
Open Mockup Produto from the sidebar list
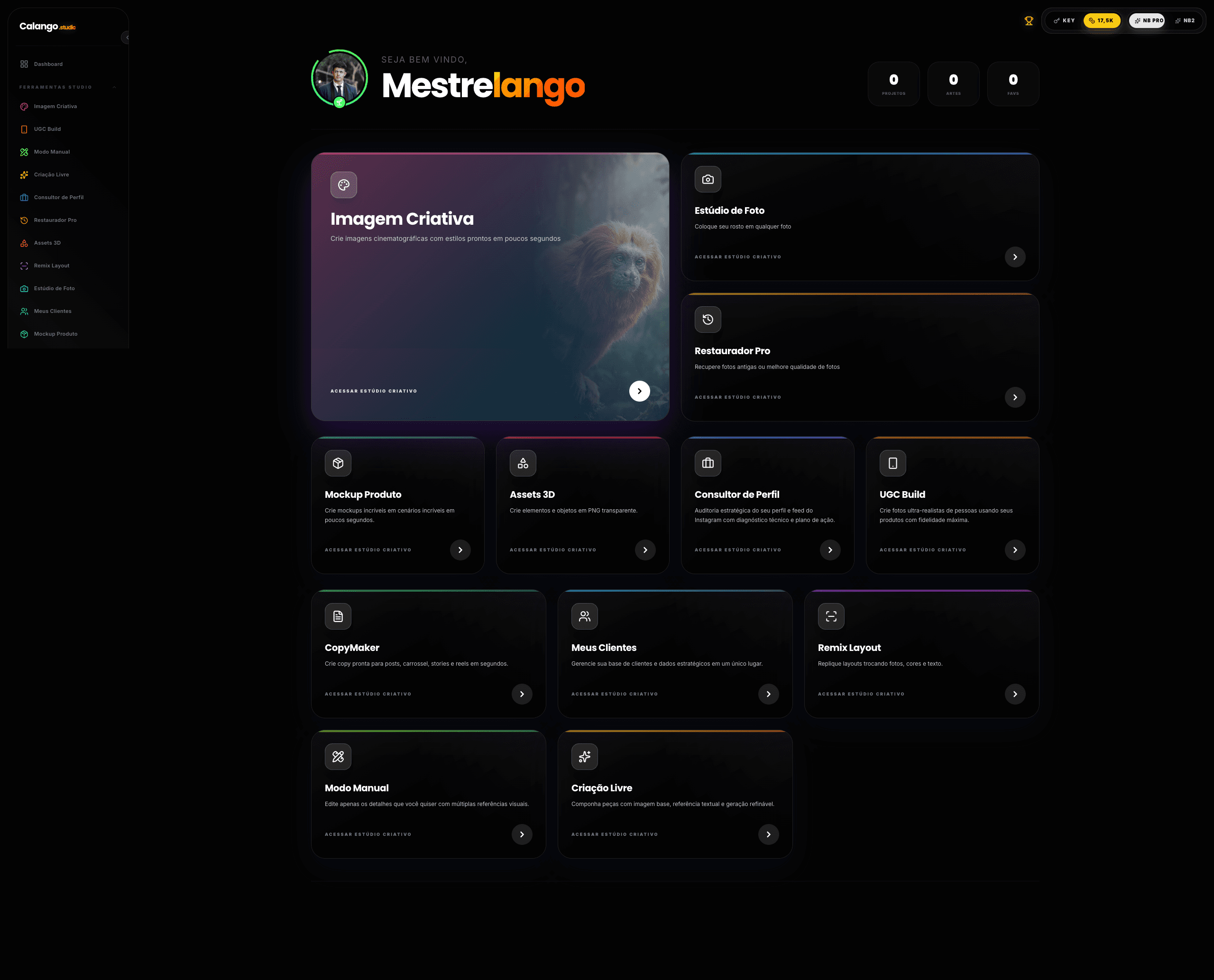click(x=55, y=334)
